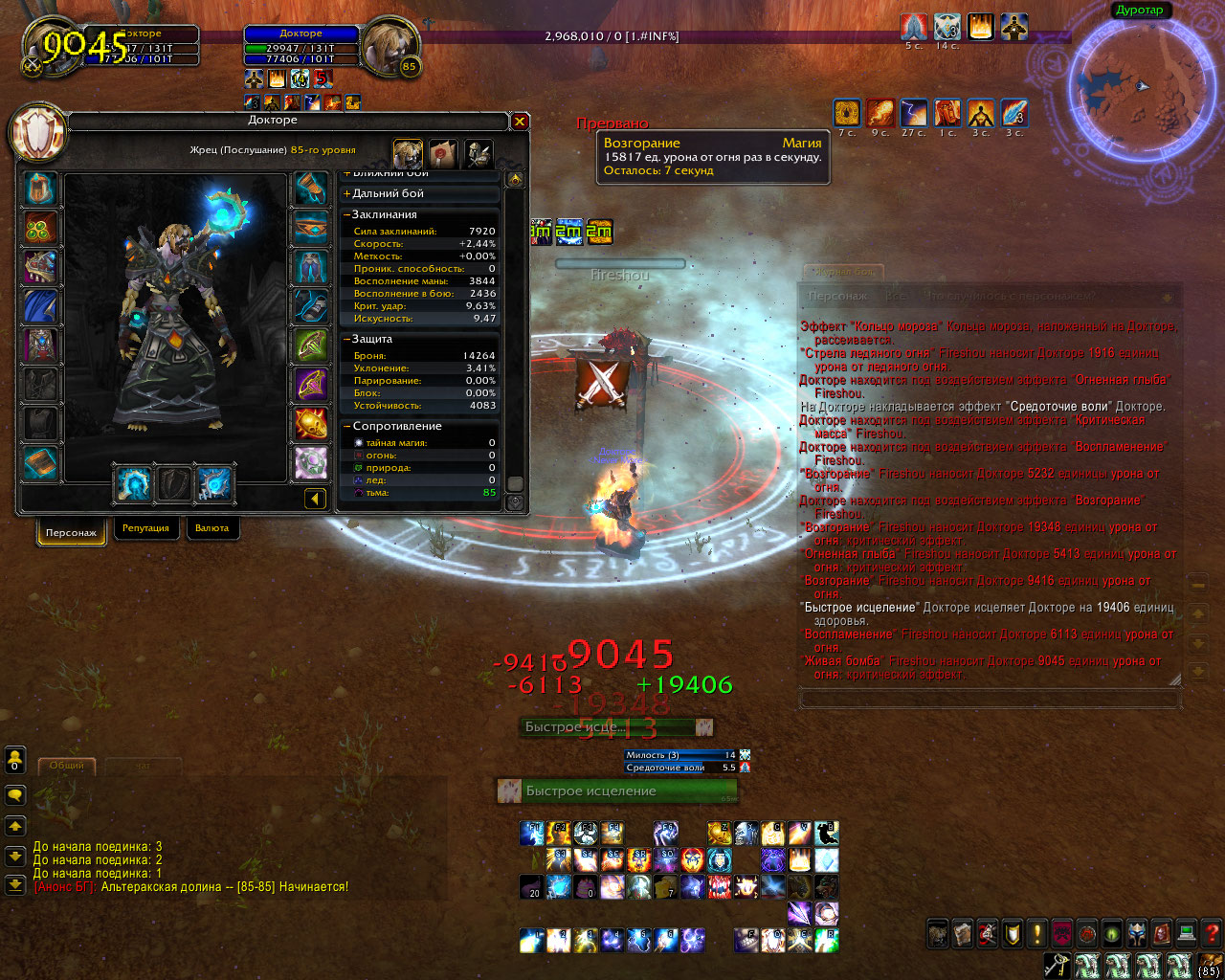Expand the Дальний бой stats section
The height and width of the screenshot is (980, 1225).
pyautogui.click(x=387, y=193)
